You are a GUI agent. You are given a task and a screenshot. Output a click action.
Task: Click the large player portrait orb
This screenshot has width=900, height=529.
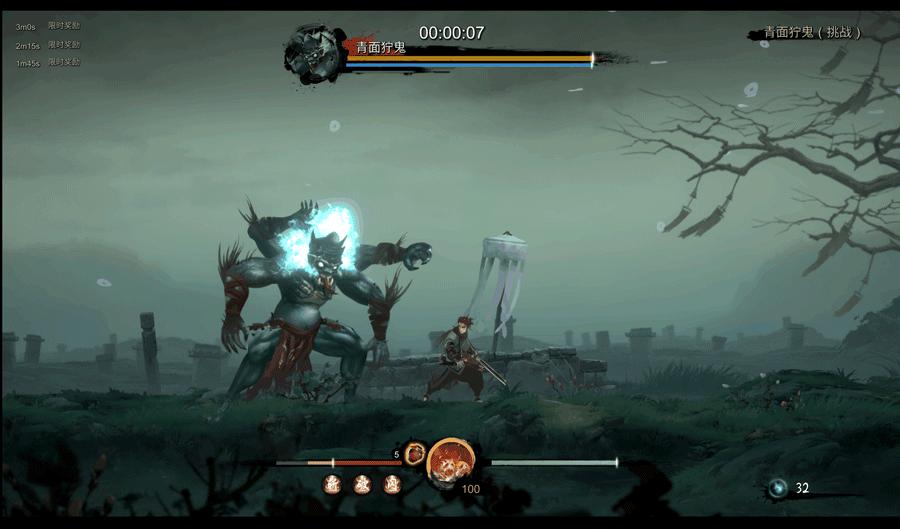(x=450, y=462)
